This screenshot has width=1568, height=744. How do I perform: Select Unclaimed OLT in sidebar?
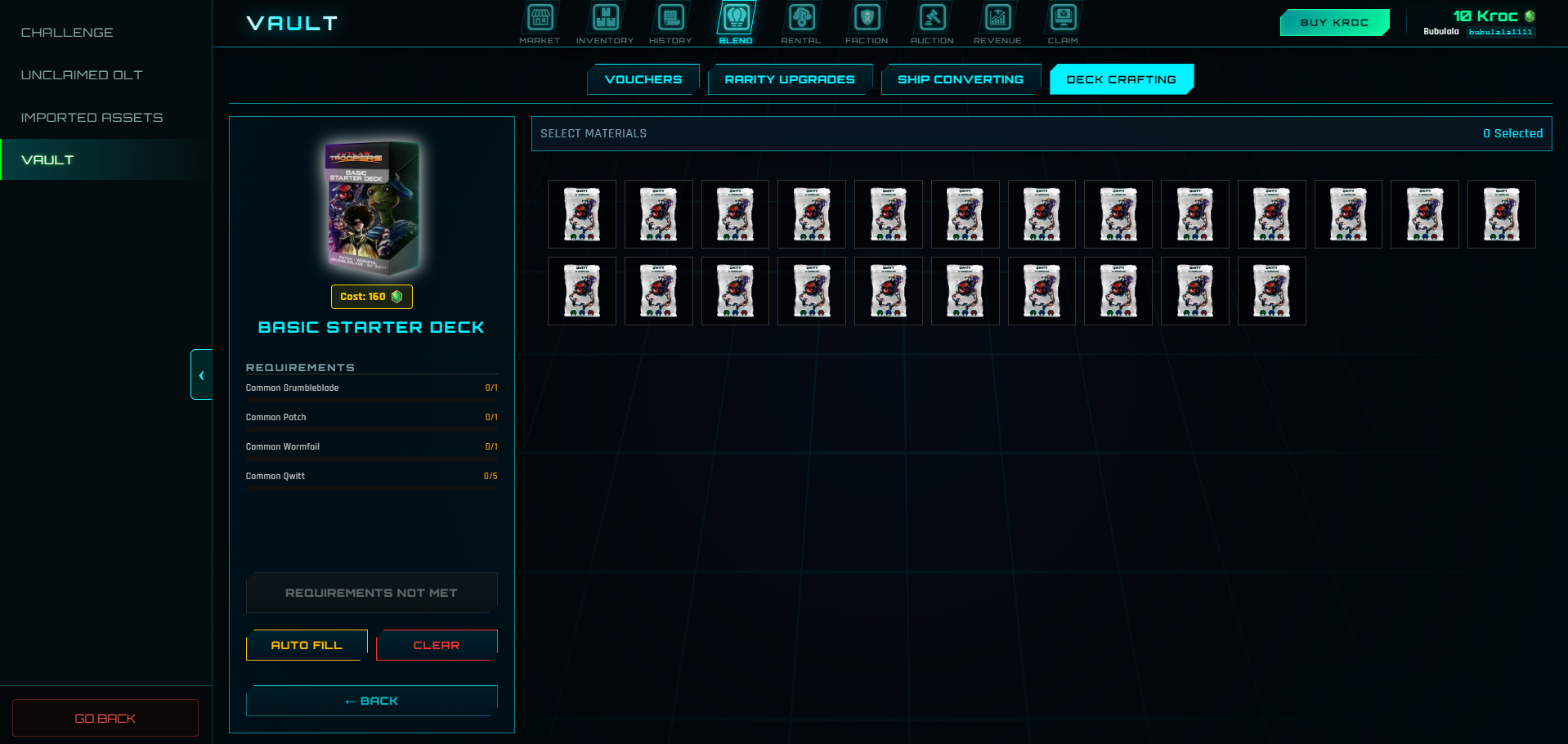(82, 75)
